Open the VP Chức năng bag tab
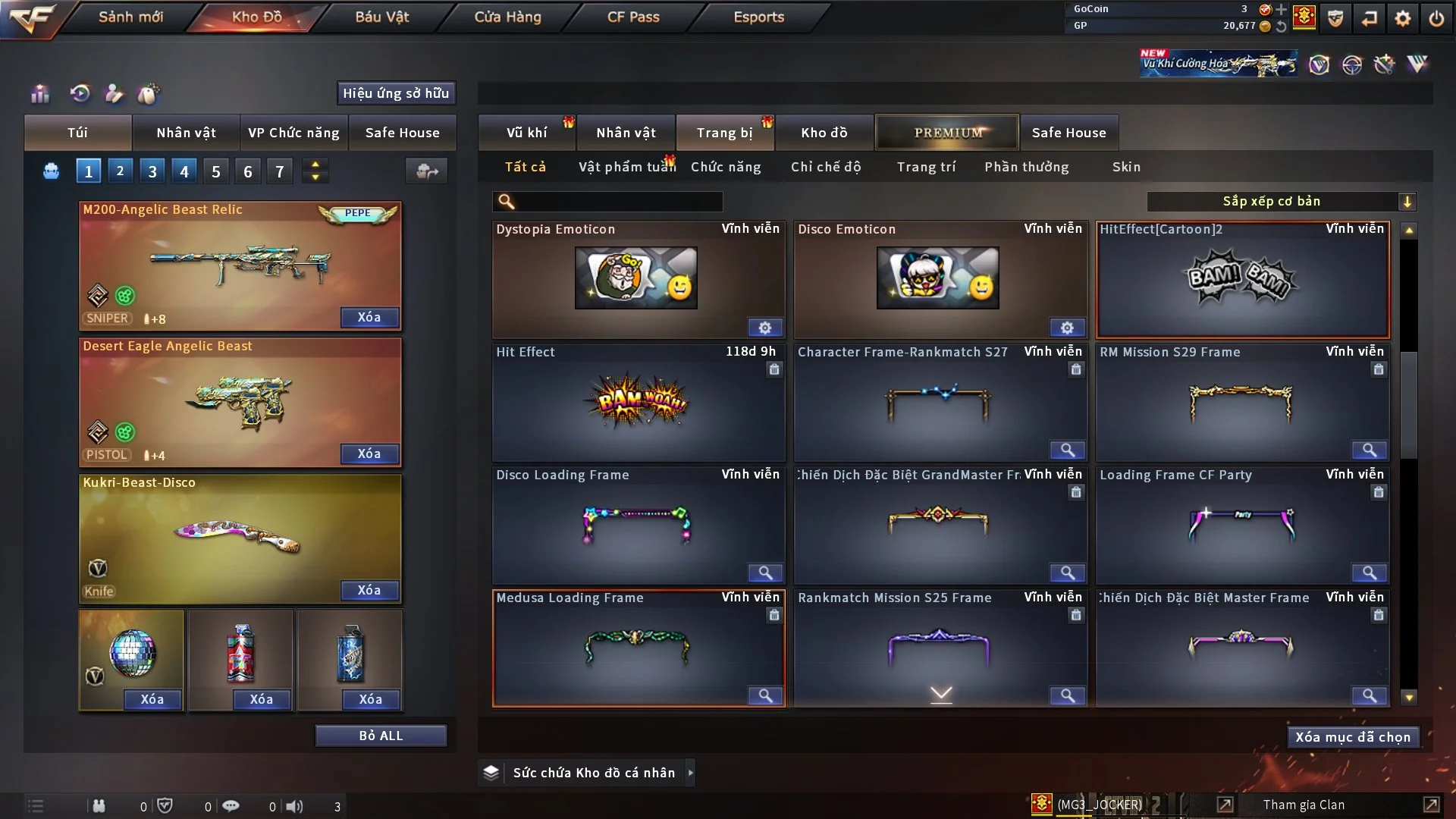Viewport: 1456px width, 819px height. coord(293,133)
